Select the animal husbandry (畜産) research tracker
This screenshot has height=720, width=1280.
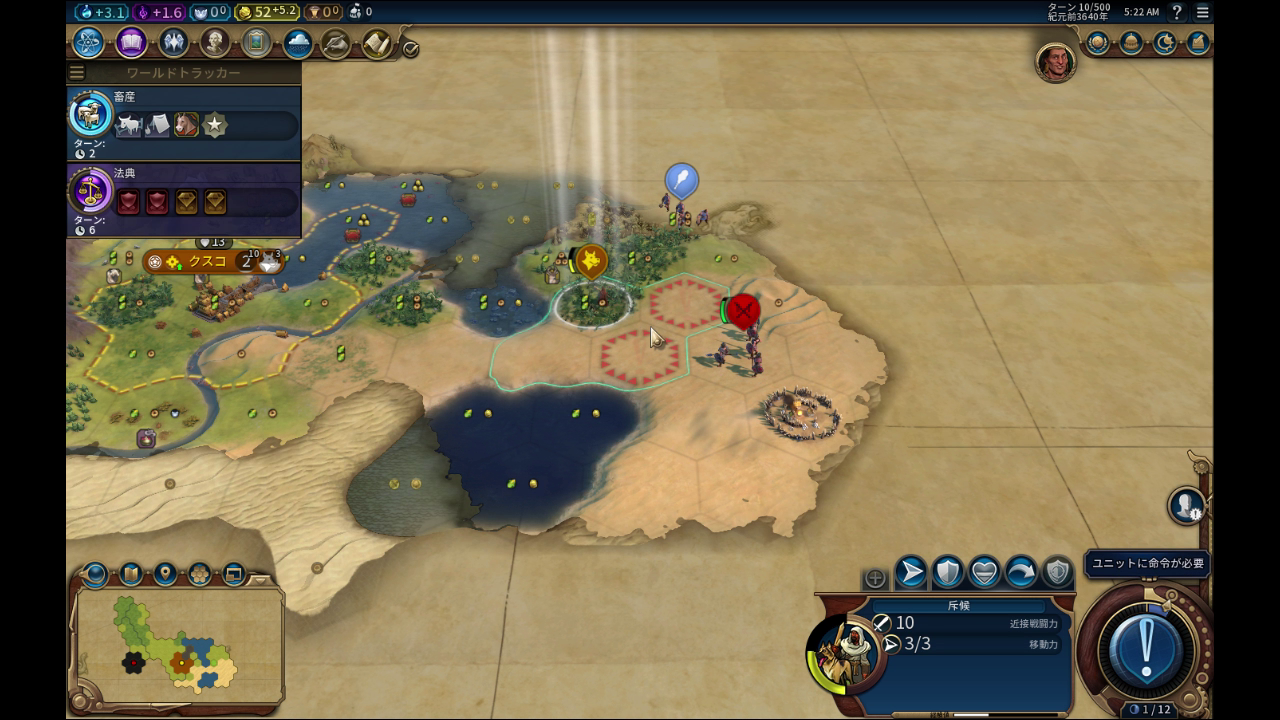point(184,124)
